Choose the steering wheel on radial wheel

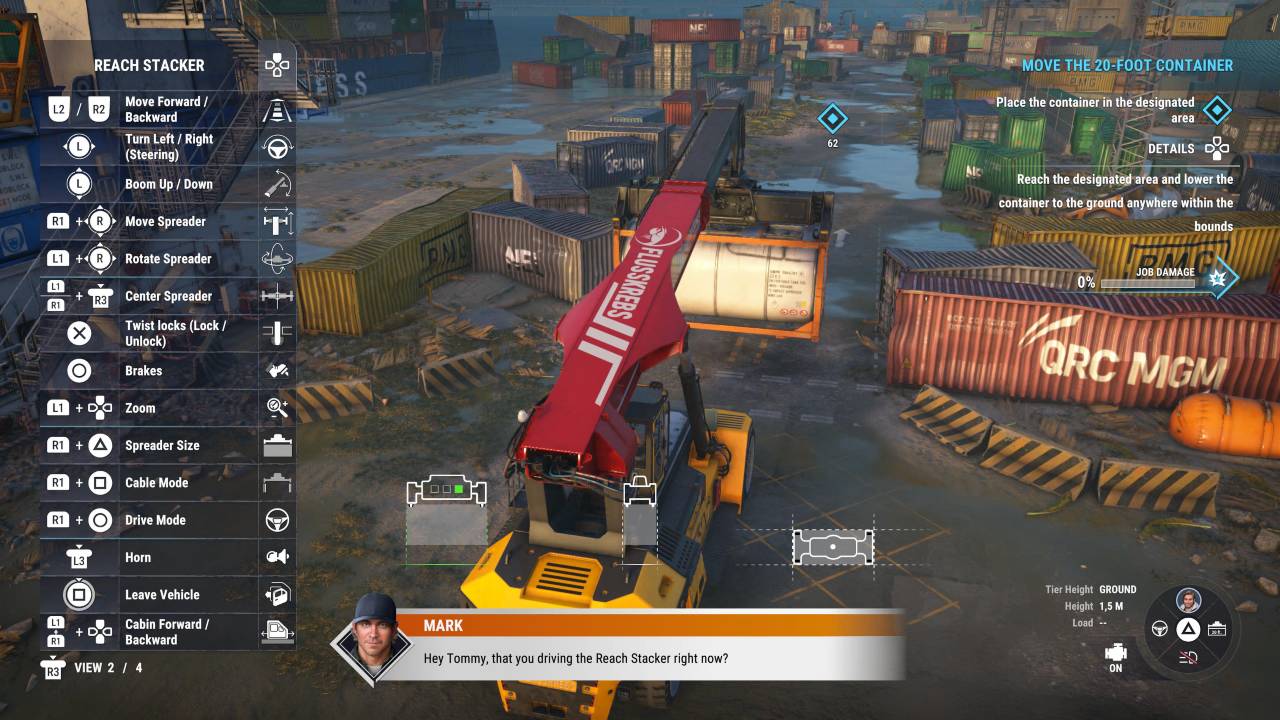[x=1161, y=629]
